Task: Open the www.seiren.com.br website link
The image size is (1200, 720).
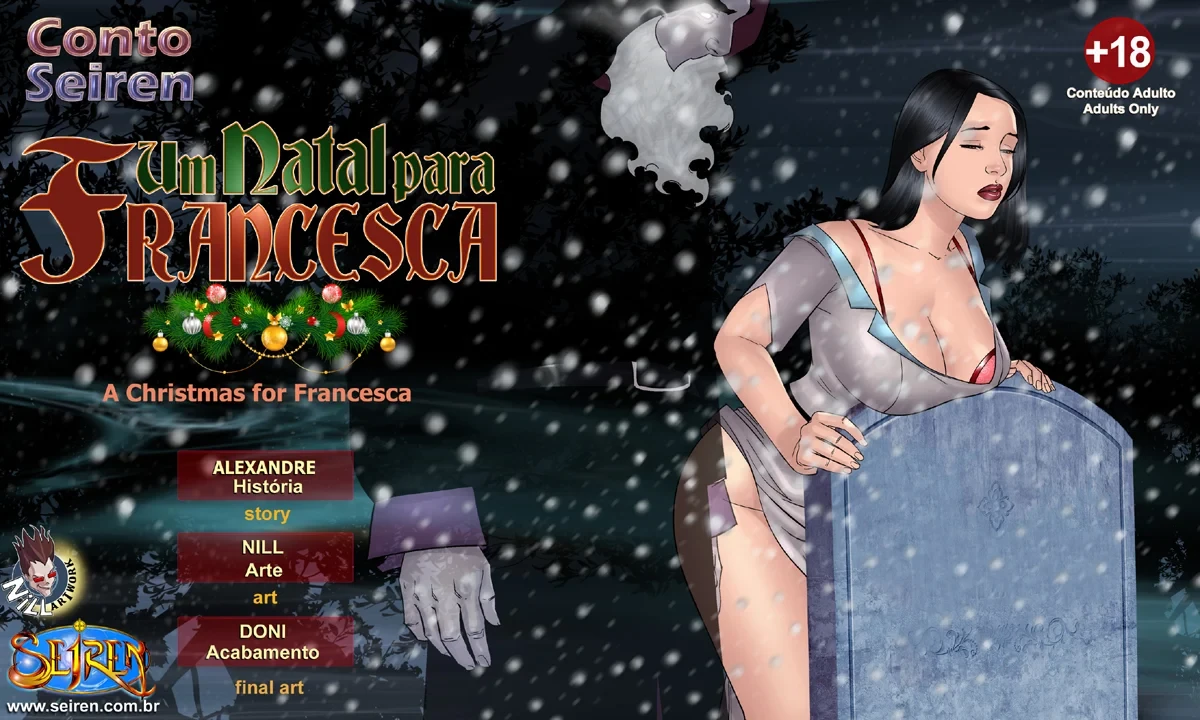Action: 85,707
